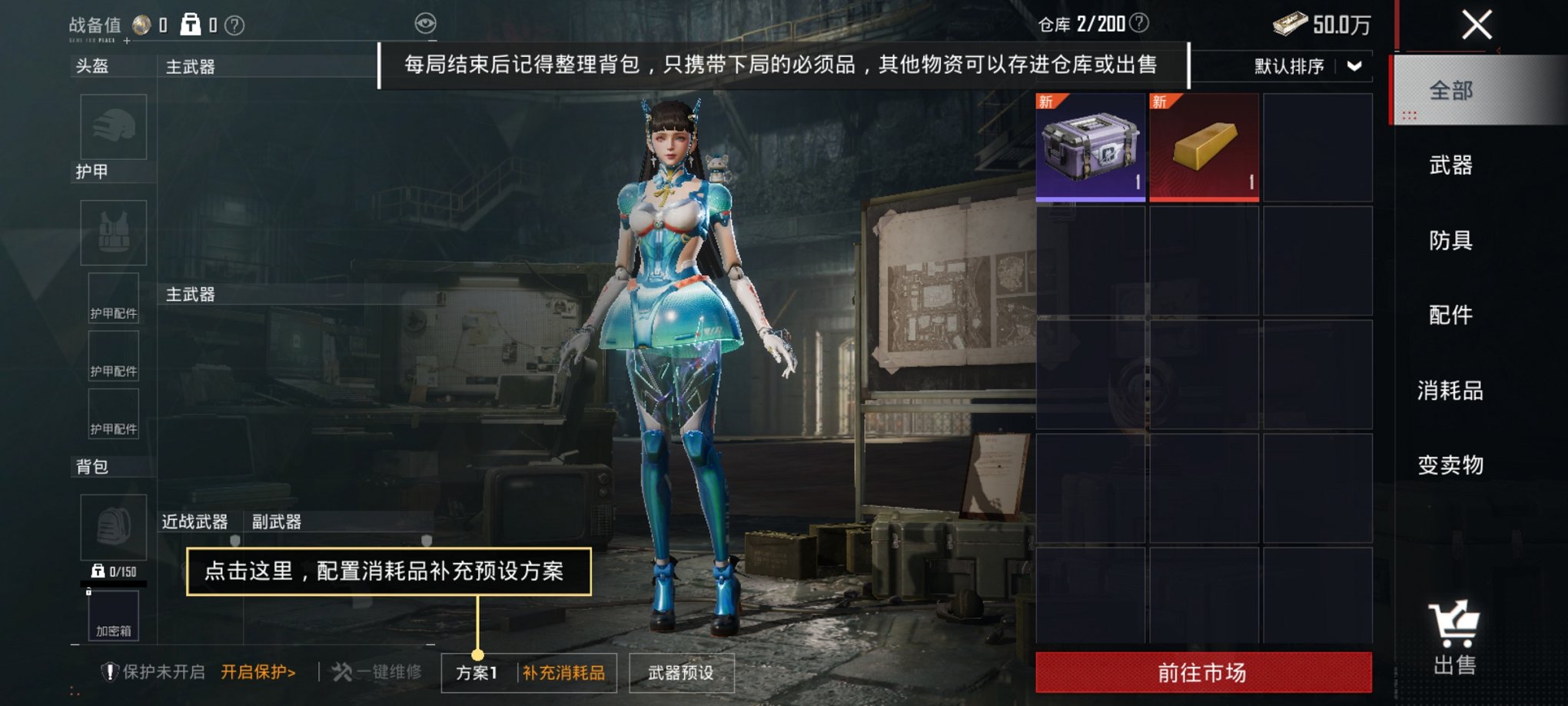1568x706 pixels.
Task: Select the gold bar in the warehouse
Action: (x=1204, y=147)
